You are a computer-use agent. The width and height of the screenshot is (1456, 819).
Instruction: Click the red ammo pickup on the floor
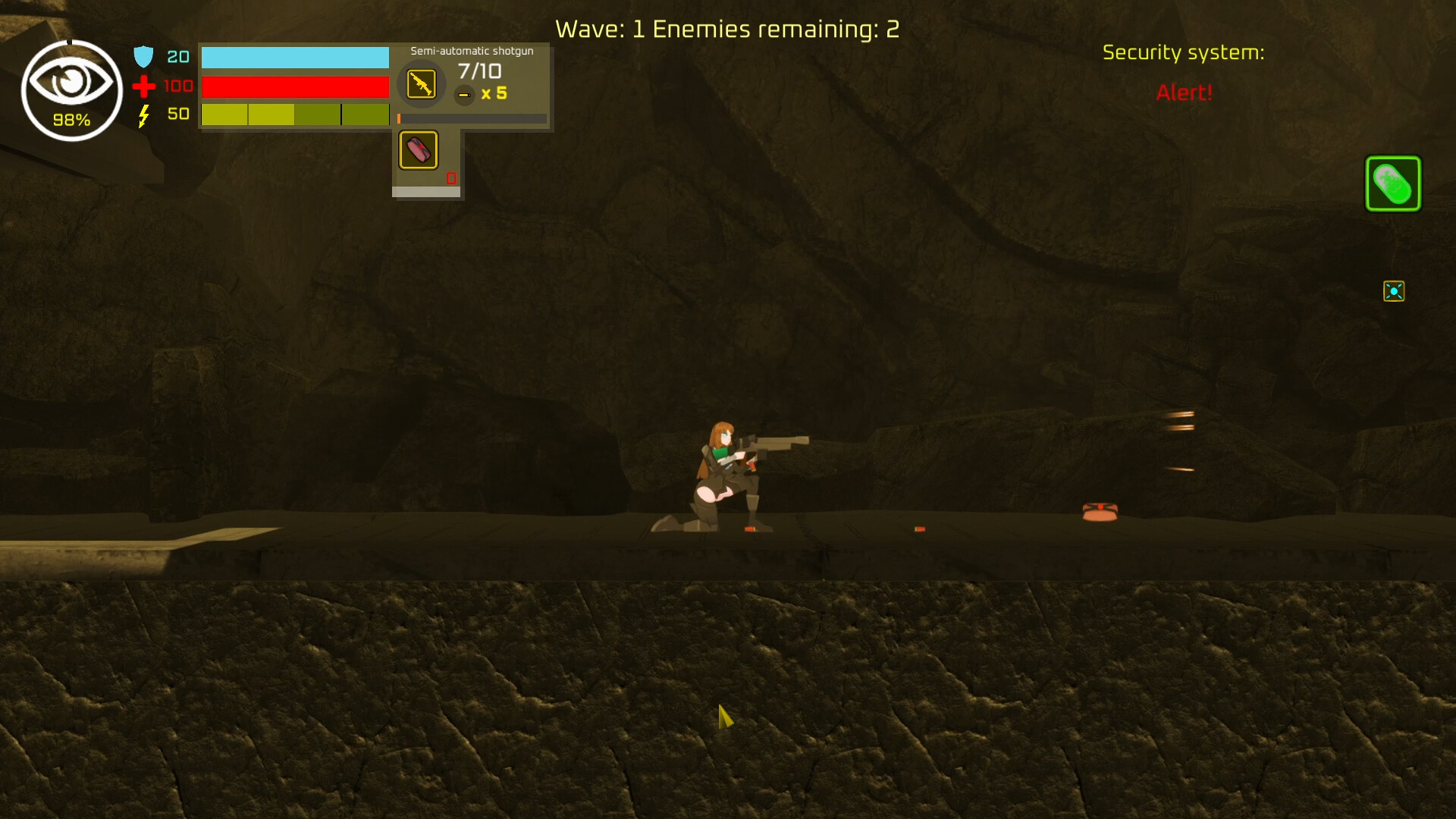(918, 529)
